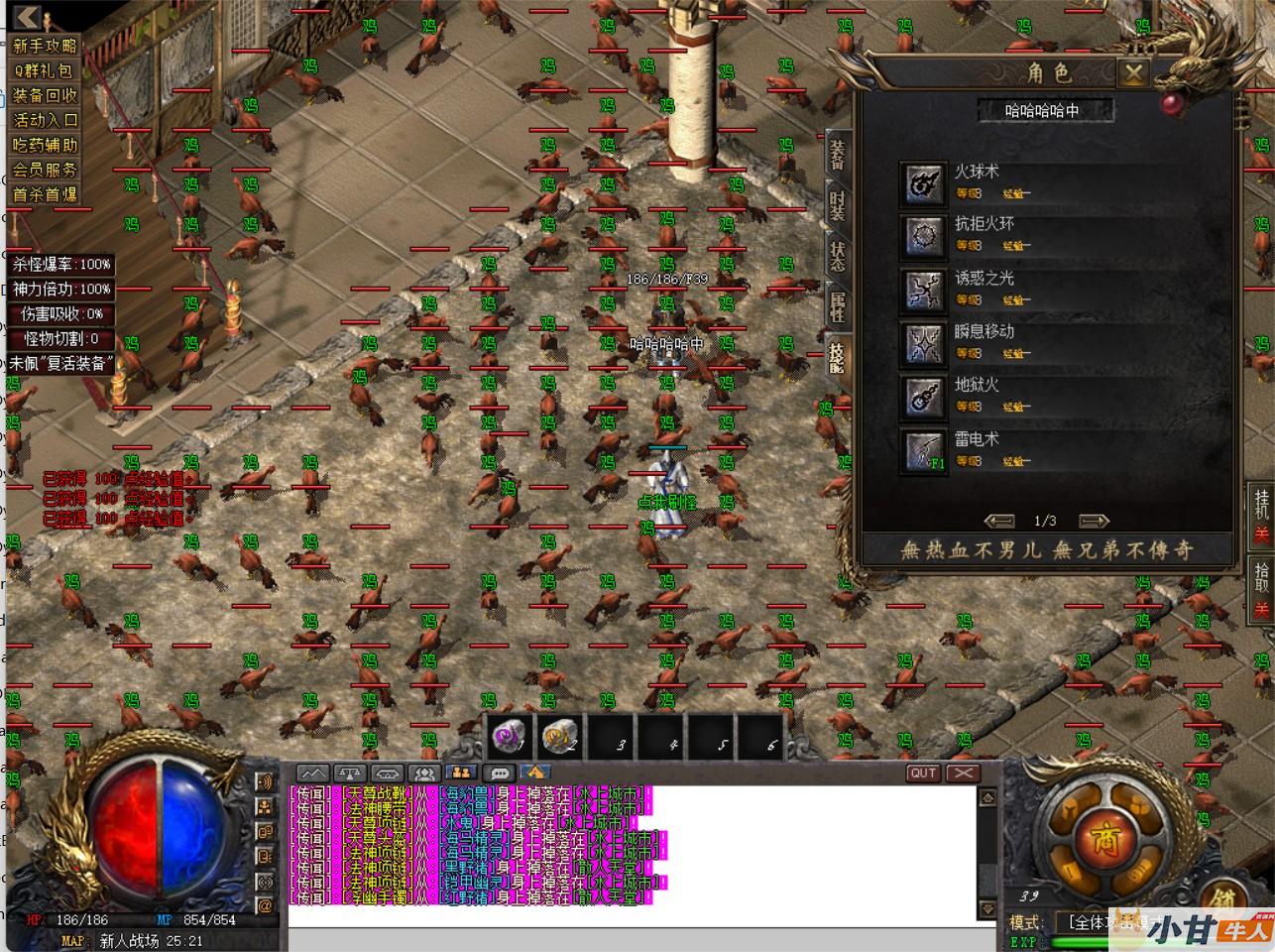Select the 火球术 fireball skill
The height and width of the screenshot is (952, 1275).
(x=923, y=183)
